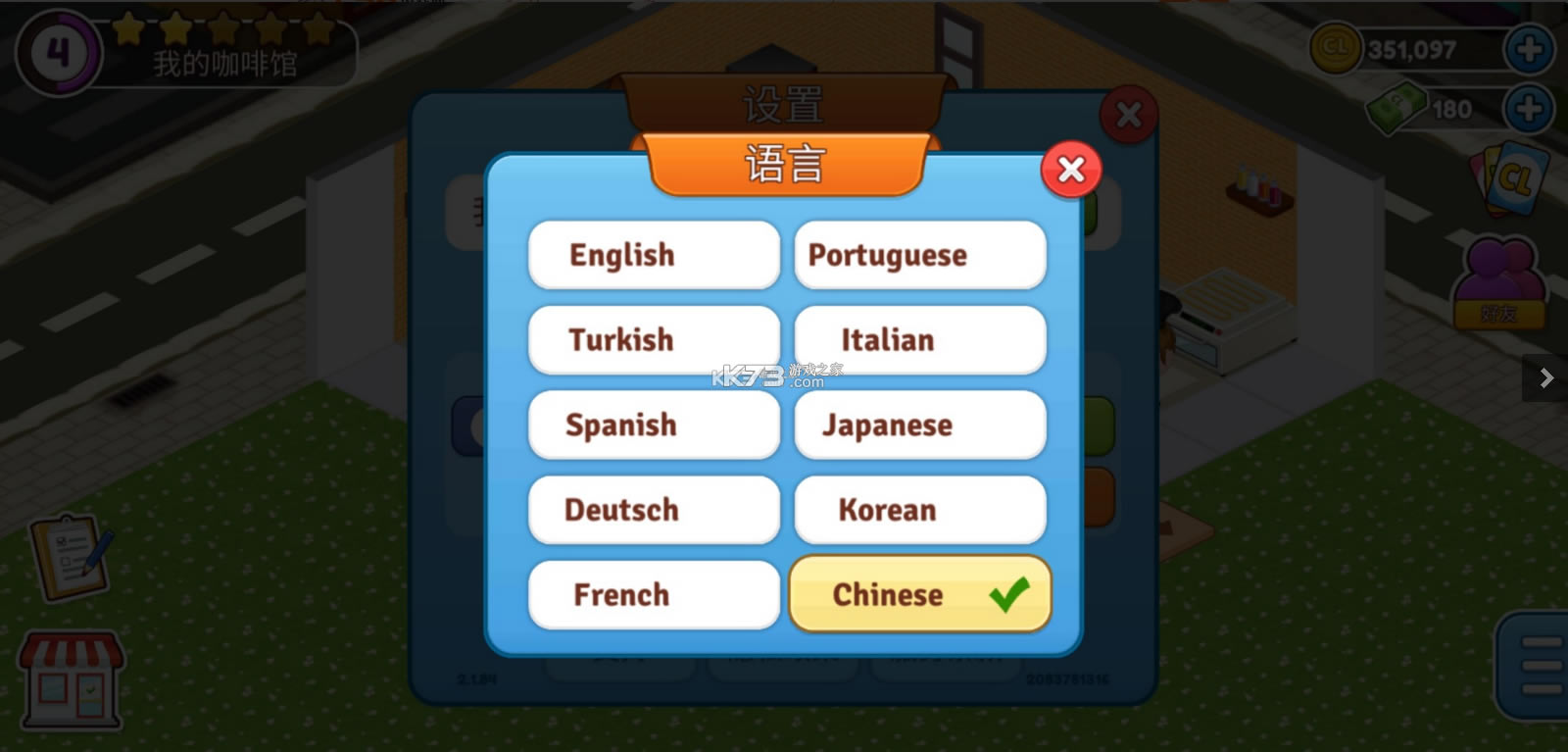This screenshot has width=1568, height=752.
Task: Expand the side panel with right chevron
Action: point(1546,376)
